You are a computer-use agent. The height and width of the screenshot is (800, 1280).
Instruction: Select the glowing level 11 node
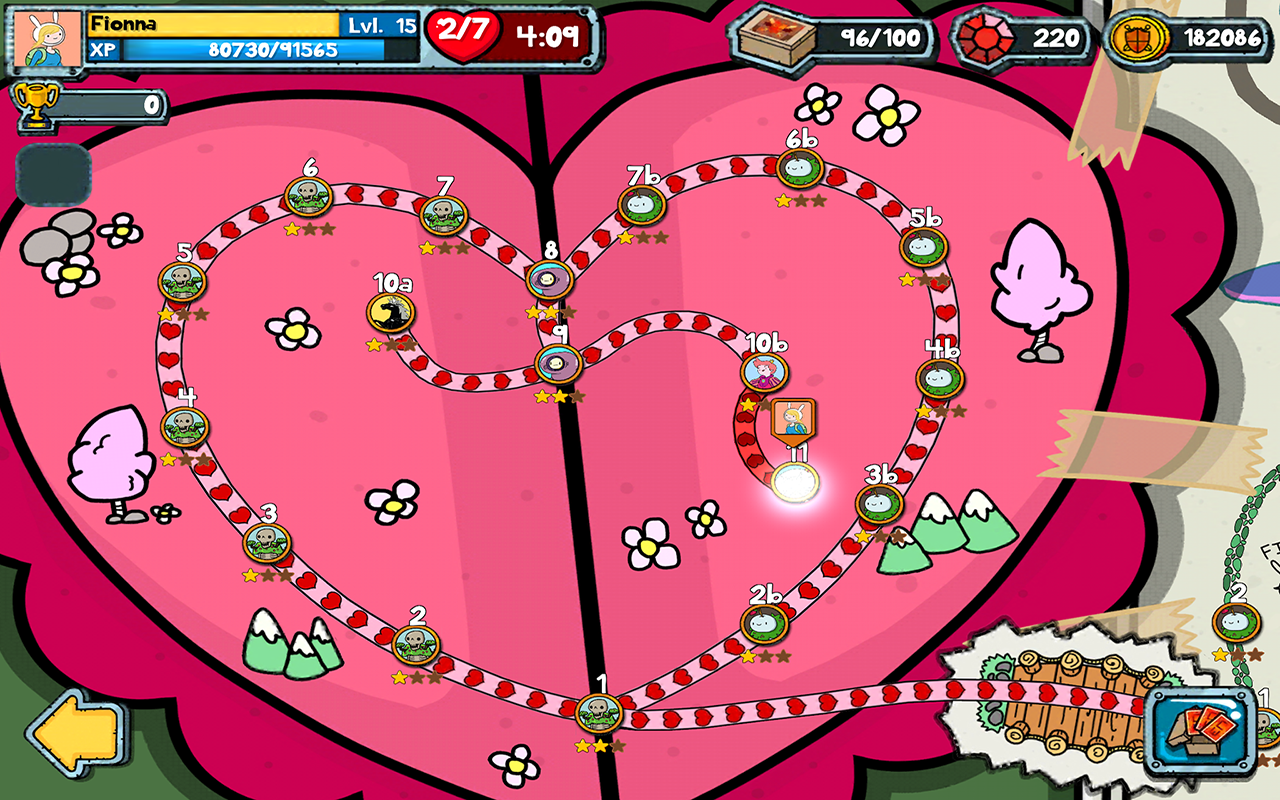pyautogui.click(x=796, y=484)
